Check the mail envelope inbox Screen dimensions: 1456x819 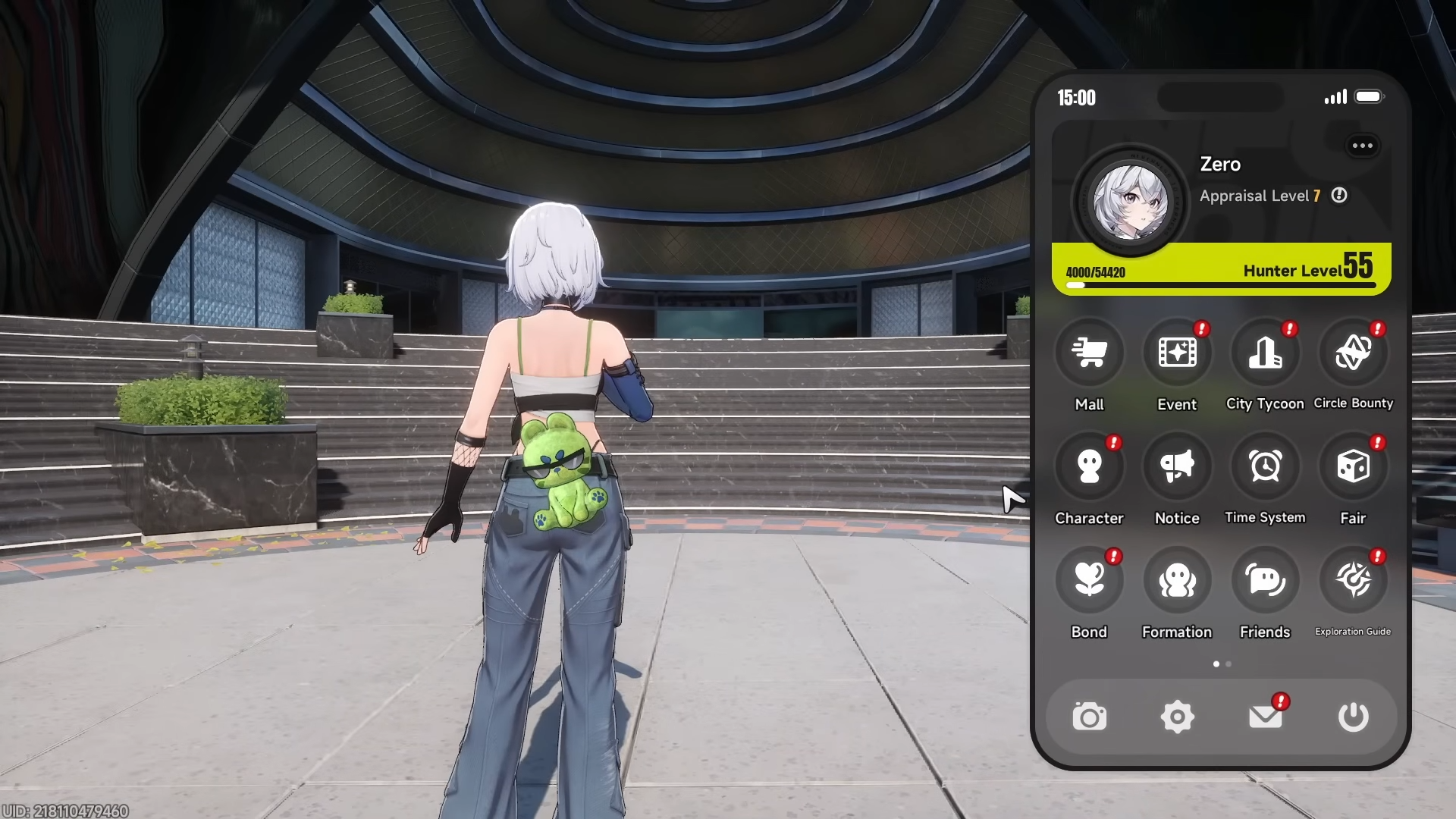tap(1265, 717)
